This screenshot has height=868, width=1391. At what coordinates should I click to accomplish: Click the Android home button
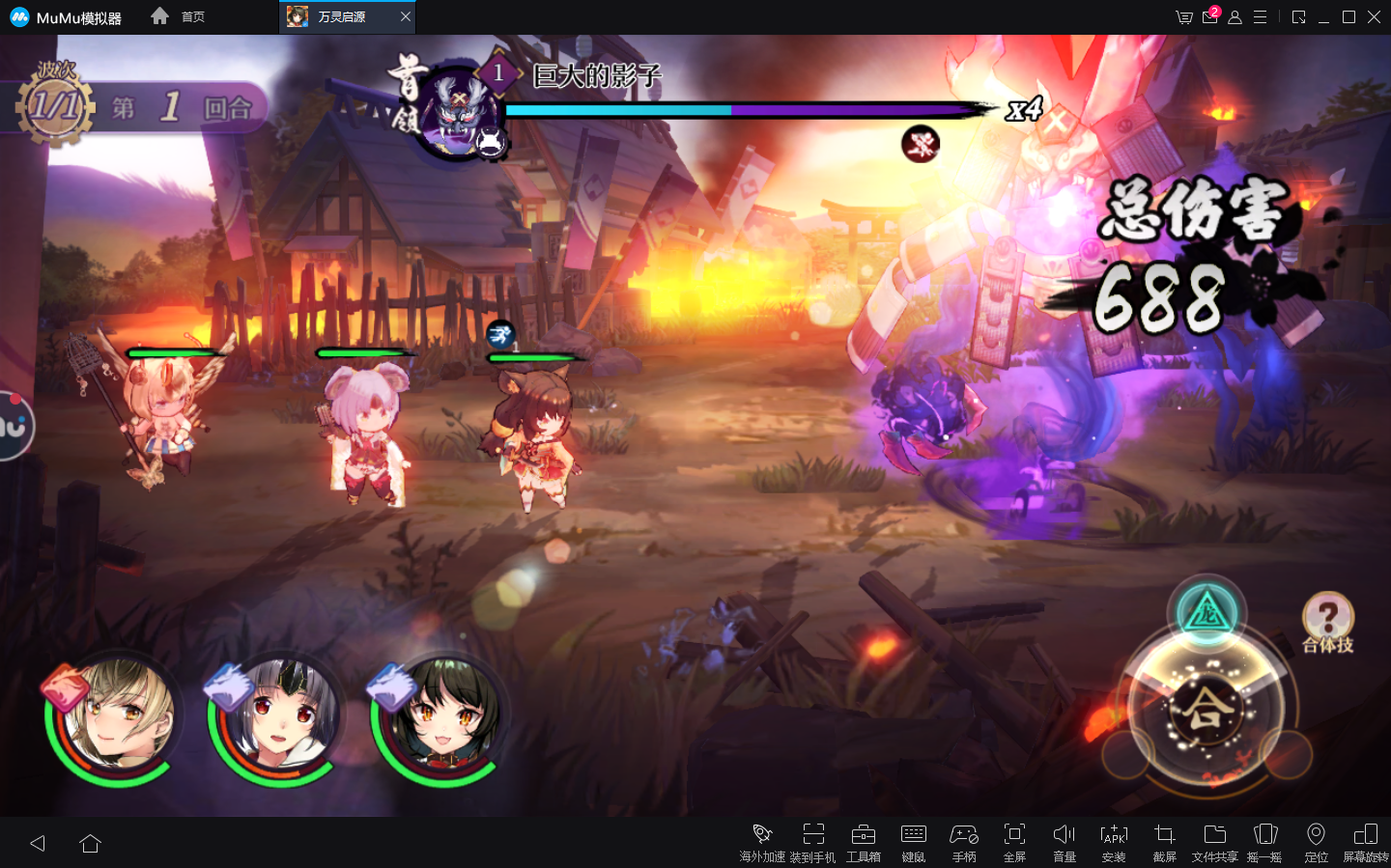pos(91,843)
